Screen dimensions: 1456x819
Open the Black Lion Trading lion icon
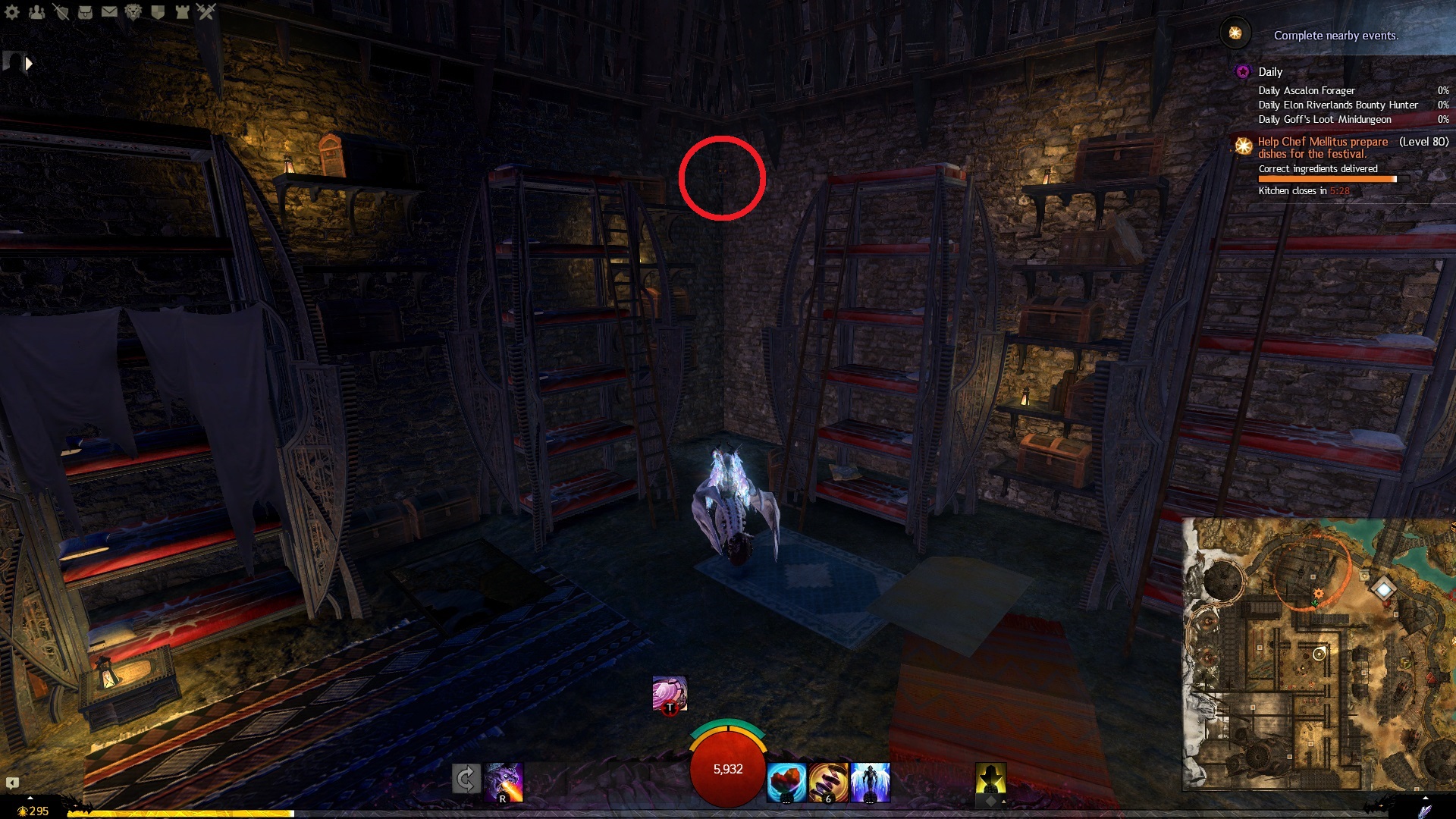tap(133, 11)
